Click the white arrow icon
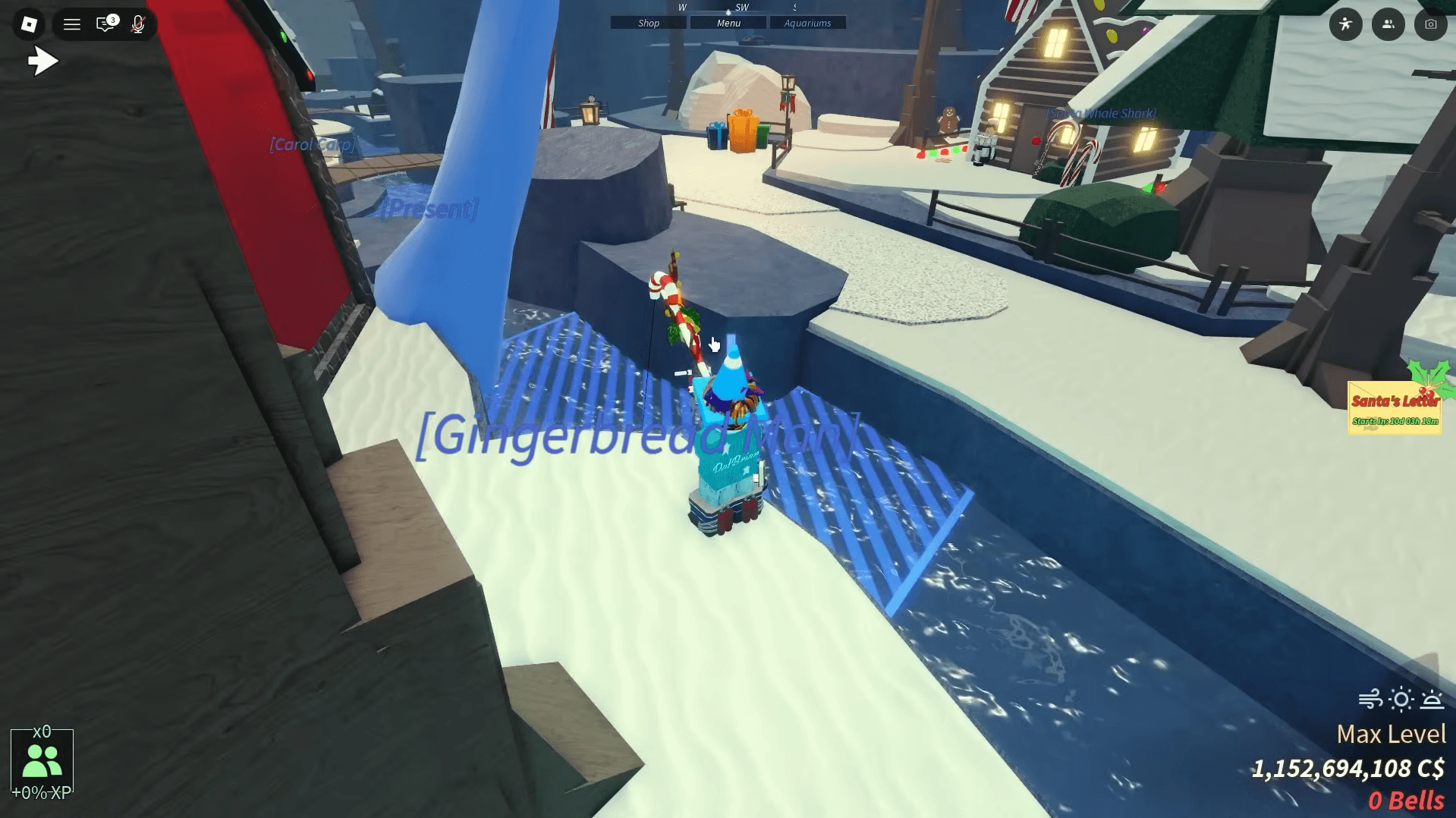 pyautogui.click(x=42, y=61)
